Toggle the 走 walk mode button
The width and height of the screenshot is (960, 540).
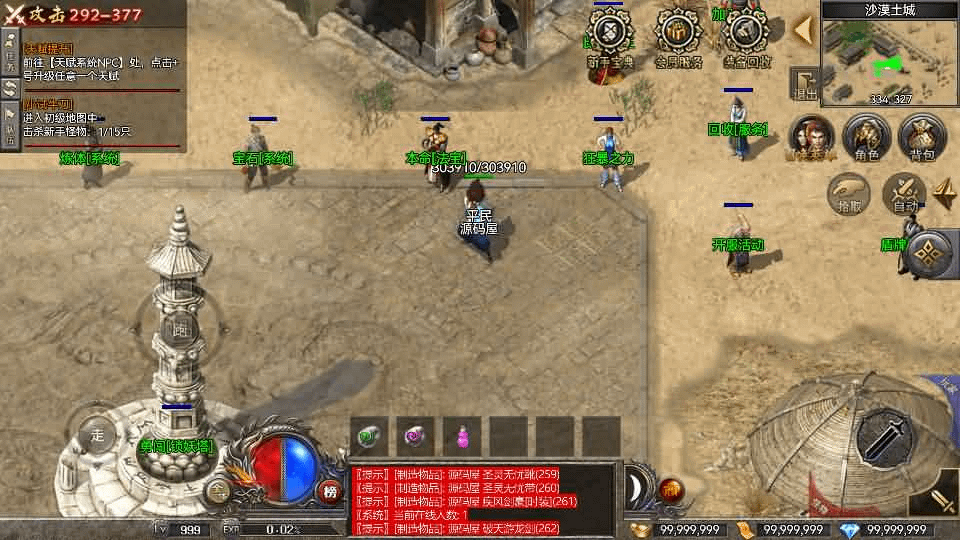[x=97, y=434]
